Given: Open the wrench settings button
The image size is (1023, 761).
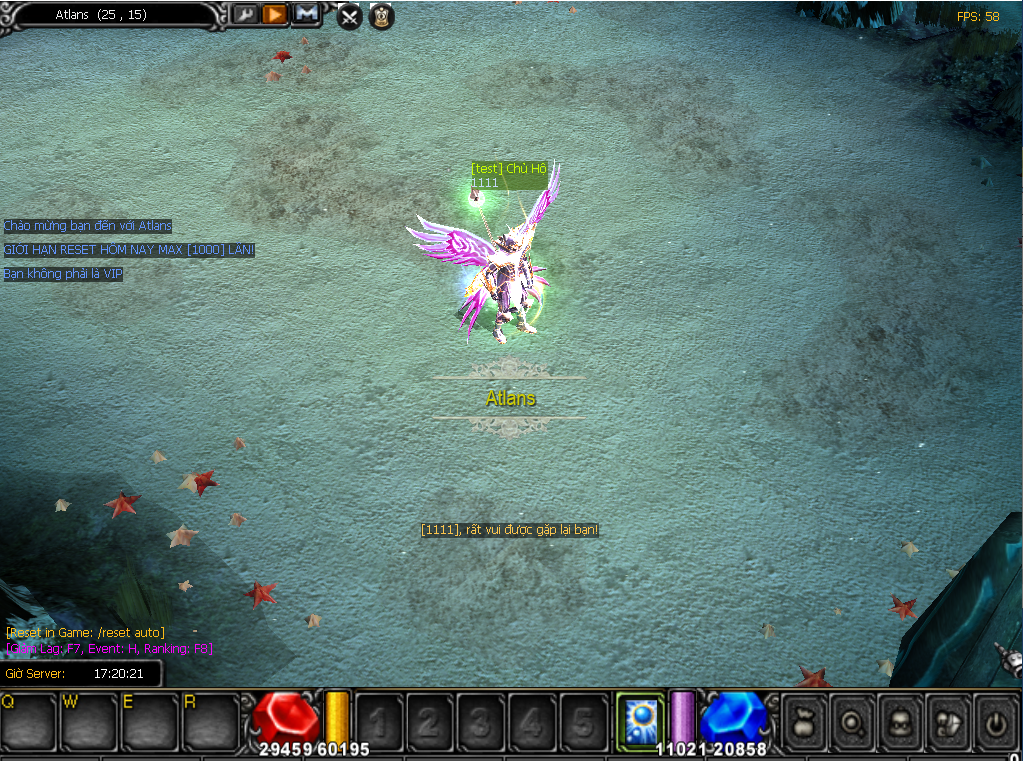Looking at the screenshot, I should (245, 14).
